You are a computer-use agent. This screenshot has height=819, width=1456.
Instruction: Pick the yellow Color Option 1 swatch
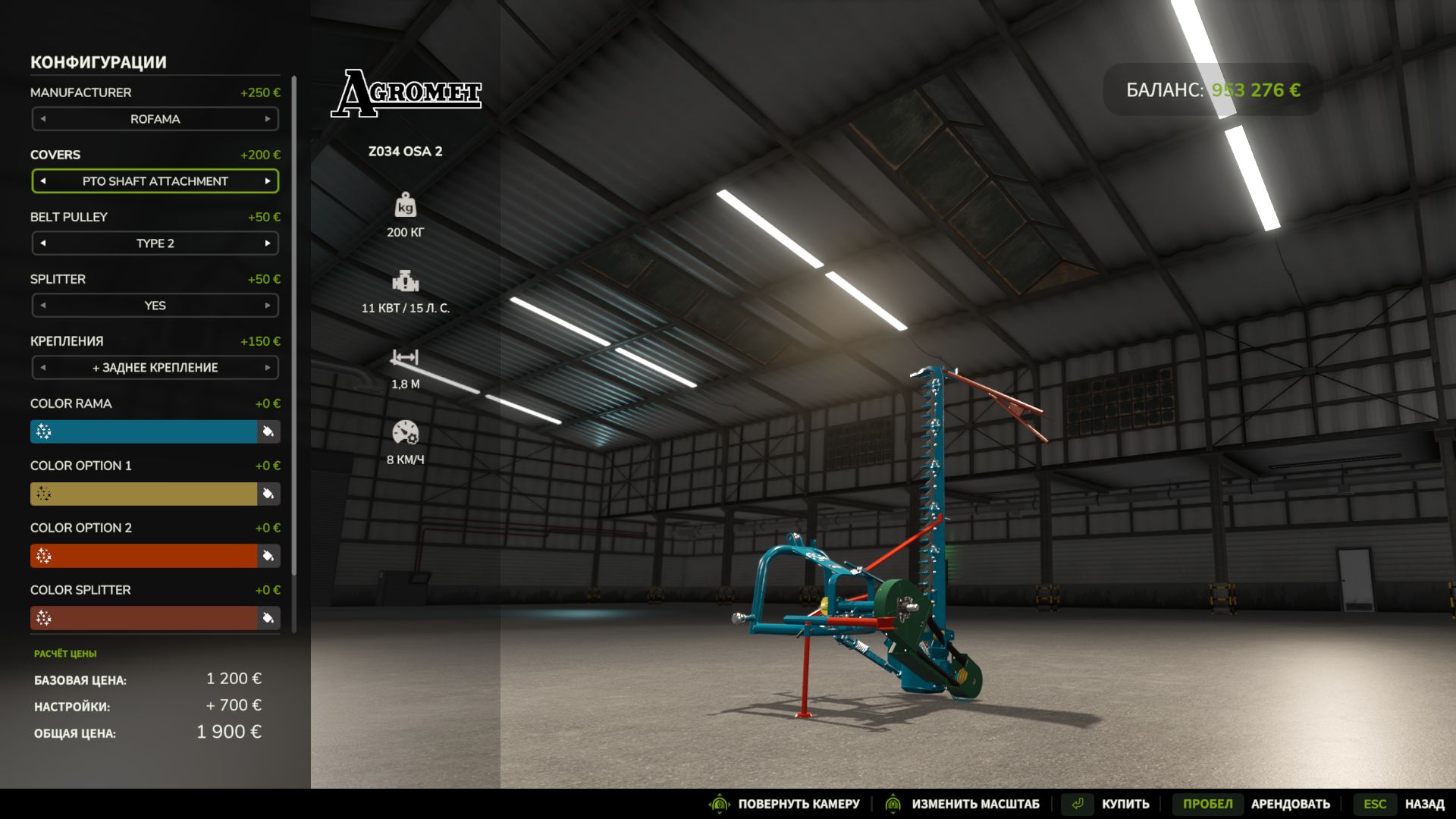click(144, 494)
